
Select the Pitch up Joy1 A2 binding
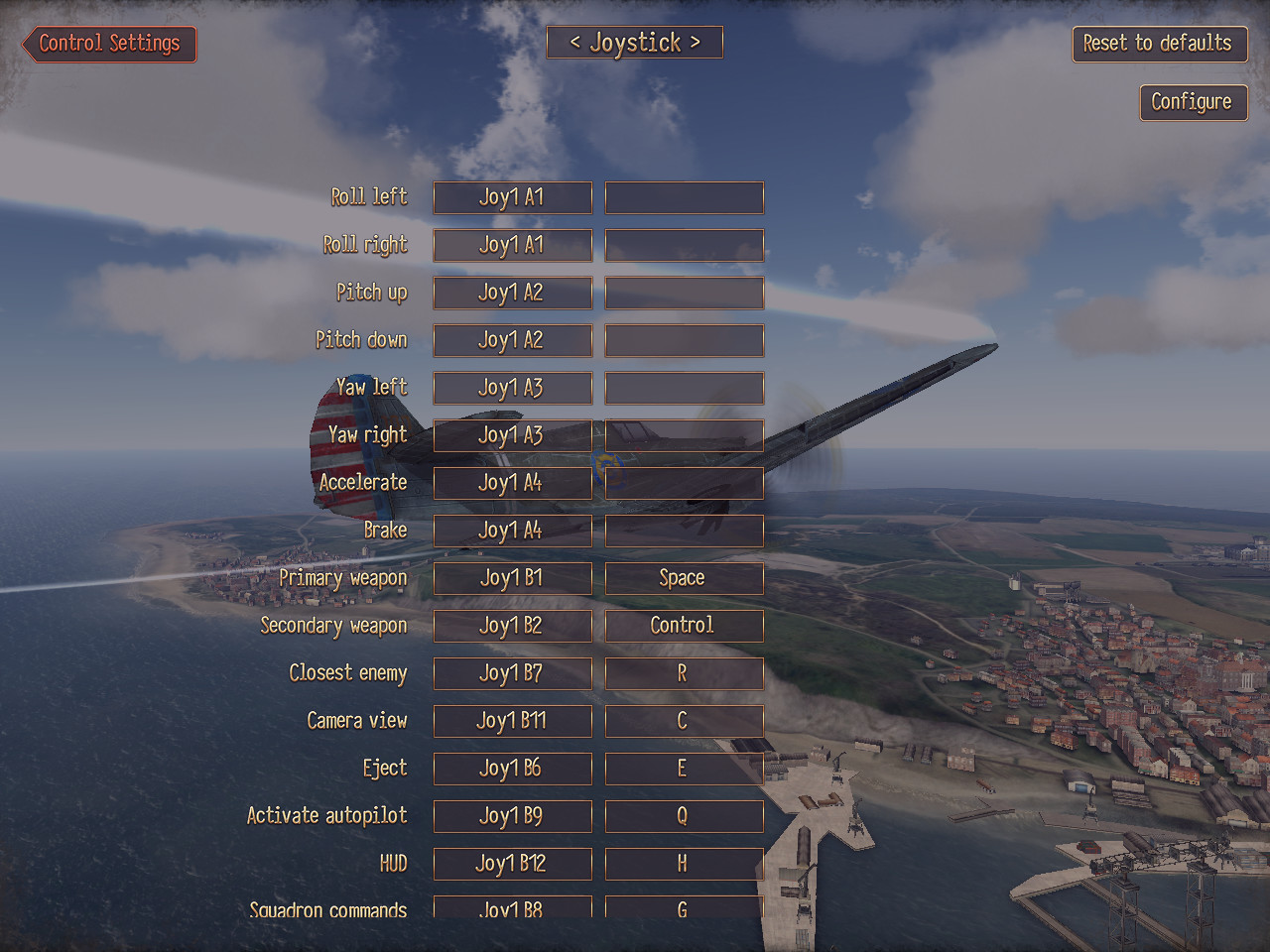pyautogui.click(x=512, y=293)
